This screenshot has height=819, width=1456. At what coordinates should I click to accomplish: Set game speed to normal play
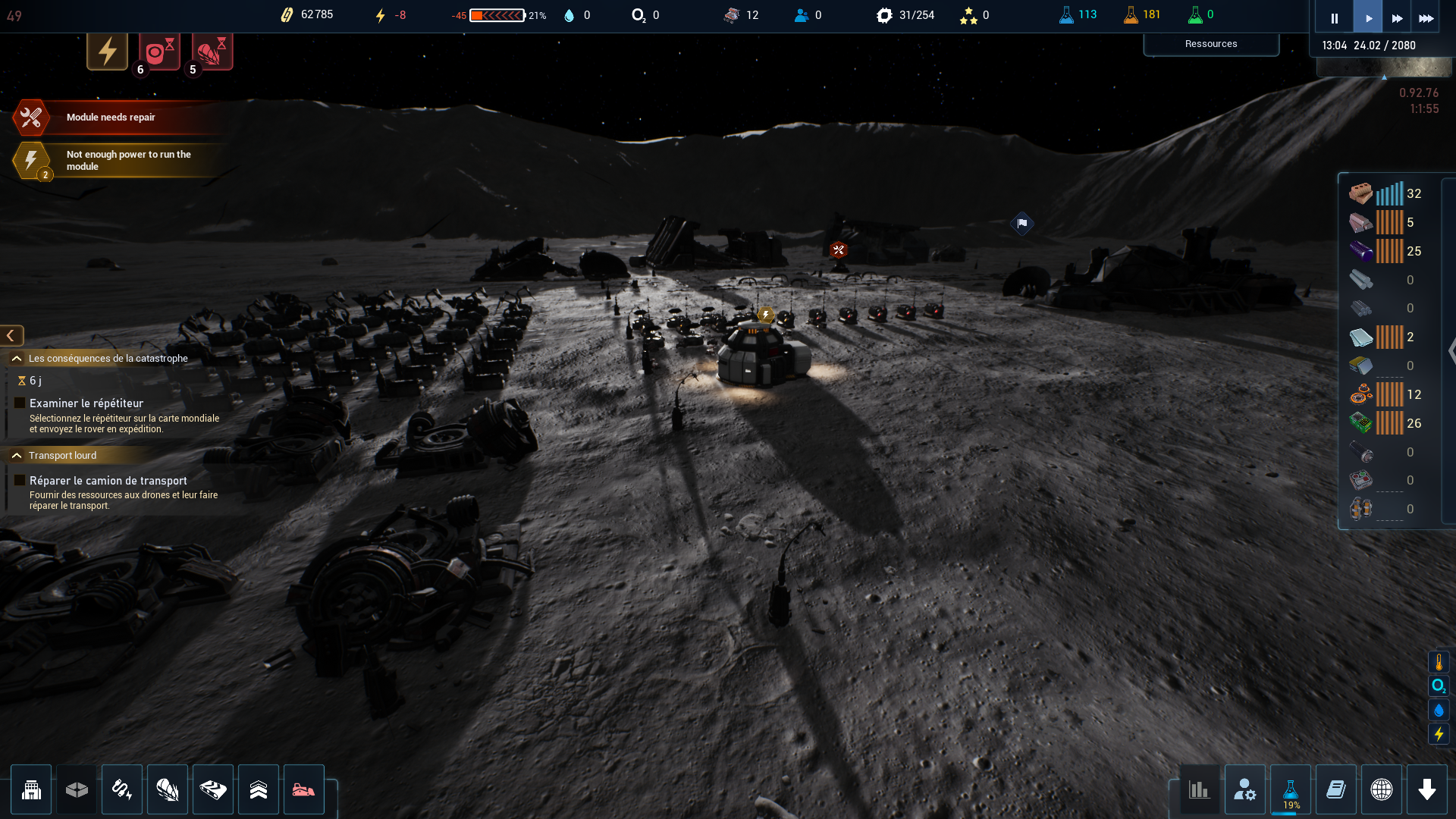click(x=1368, y=18)
